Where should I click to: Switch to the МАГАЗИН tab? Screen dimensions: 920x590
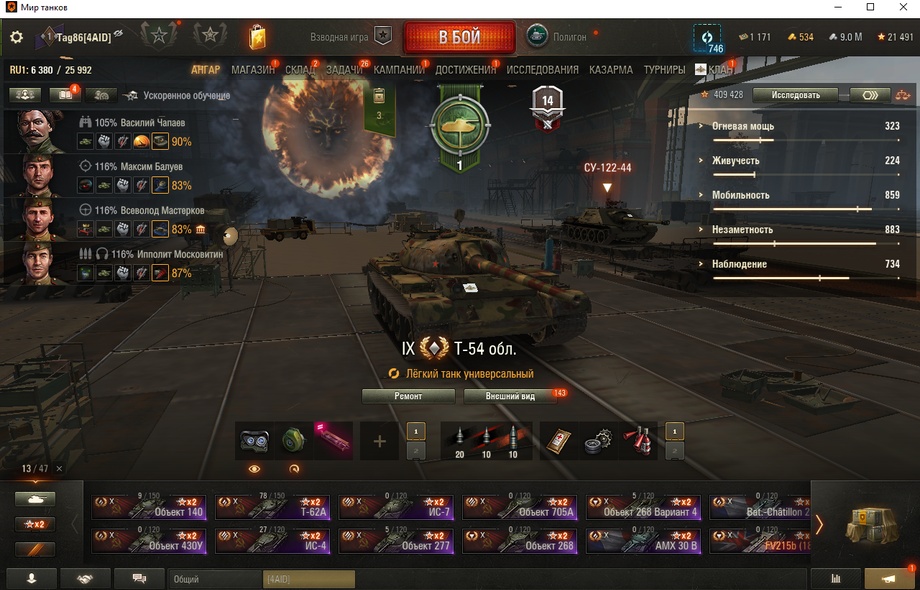click(x=253, y=70)
